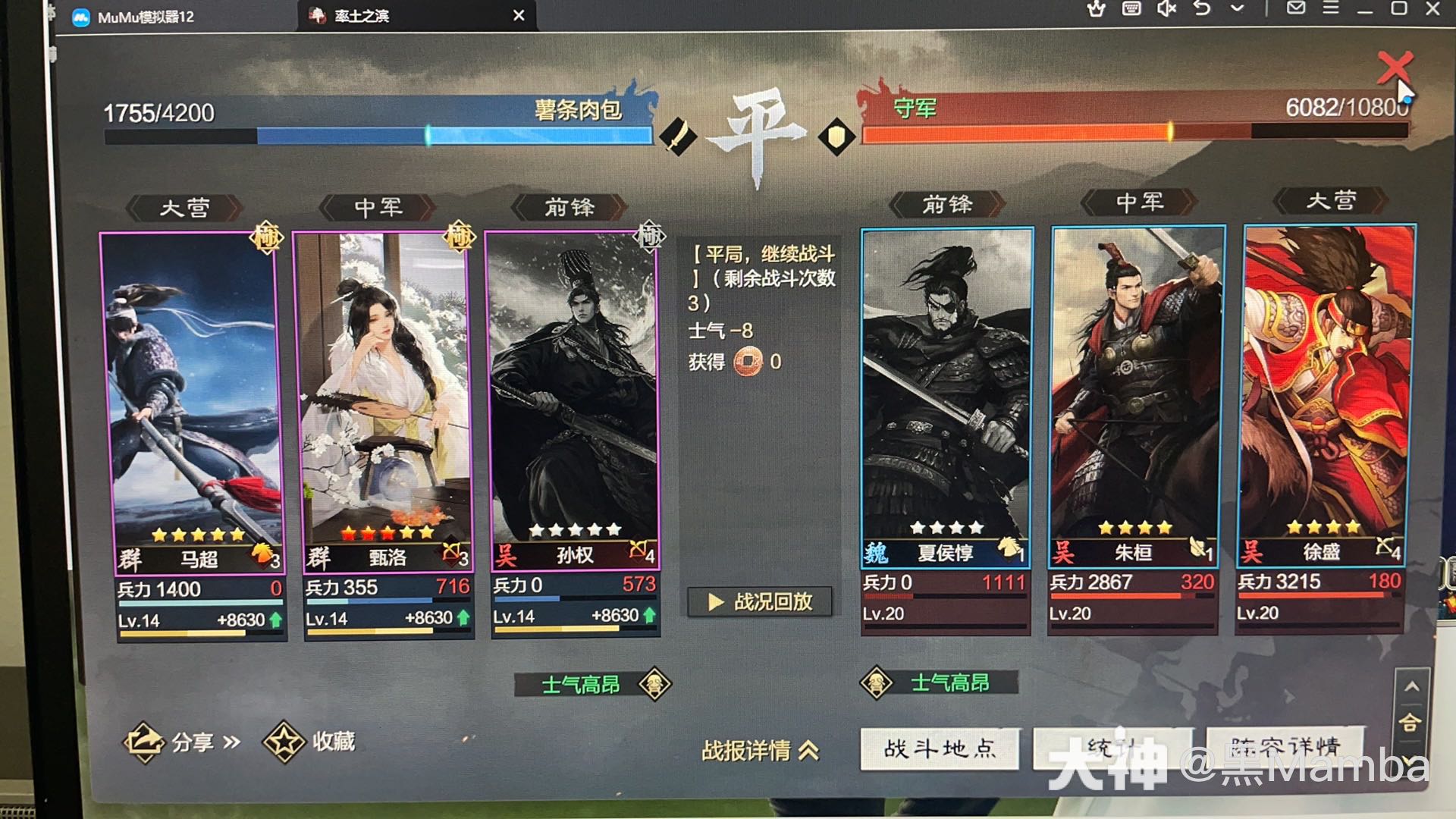The width and height of the screenshot is (1456, 819).
Task: Open the keyboard mapping tool icon
Action: [x=1131, y=9]
